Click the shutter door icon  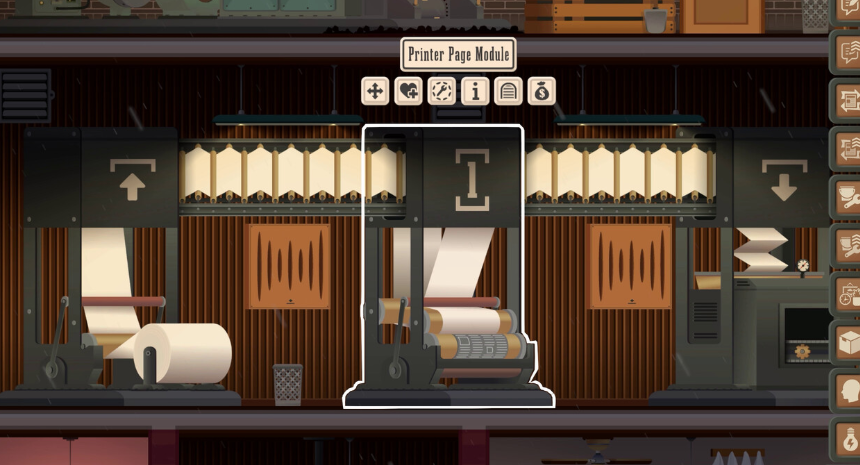(x=508, y=92)
